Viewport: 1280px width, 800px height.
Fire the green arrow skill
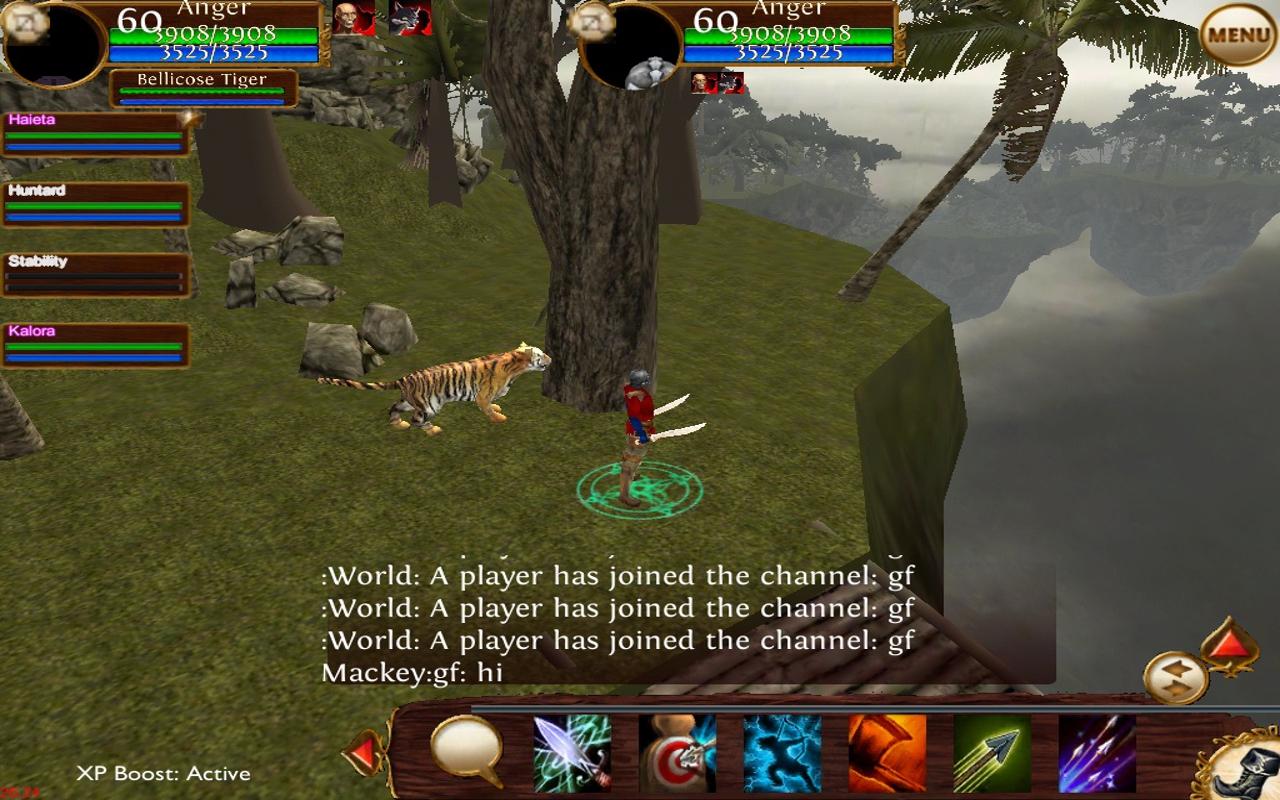click(x=992, y=753)
